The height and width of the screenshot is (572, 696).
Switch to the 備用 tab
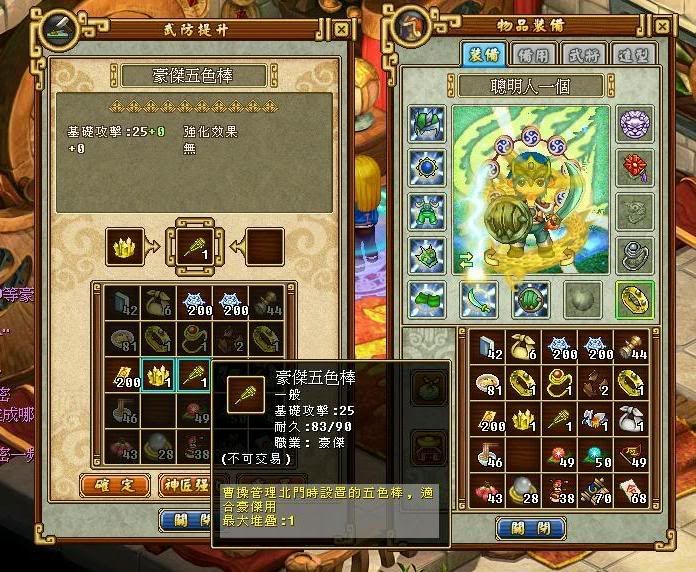point(528,55)
